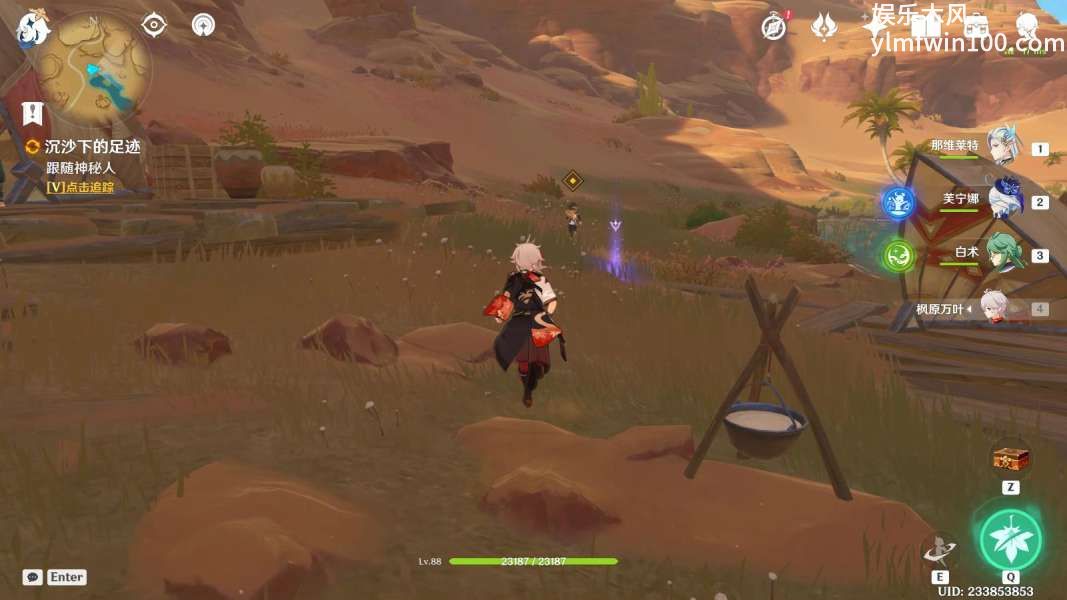1067x600 pixels.
Task: Use the treasure chest gadget
Action: coord(1010,459)
